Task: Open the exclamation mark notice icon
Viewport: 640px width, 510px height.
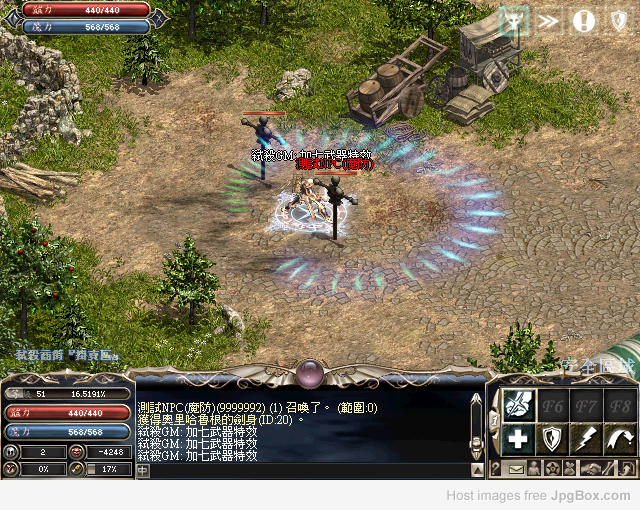Action: [x=584, y=20]
